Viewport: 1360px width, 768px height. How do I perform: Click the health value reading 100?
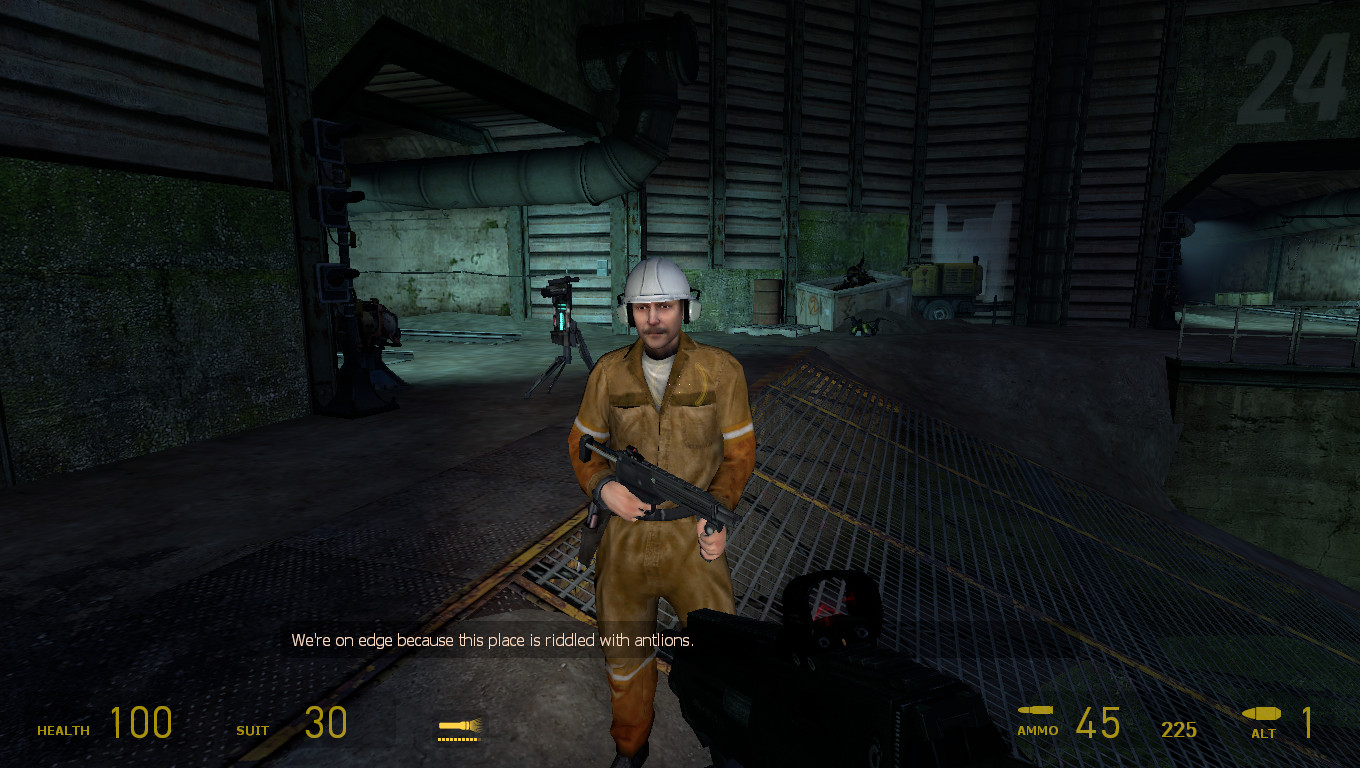click(143, 722)
